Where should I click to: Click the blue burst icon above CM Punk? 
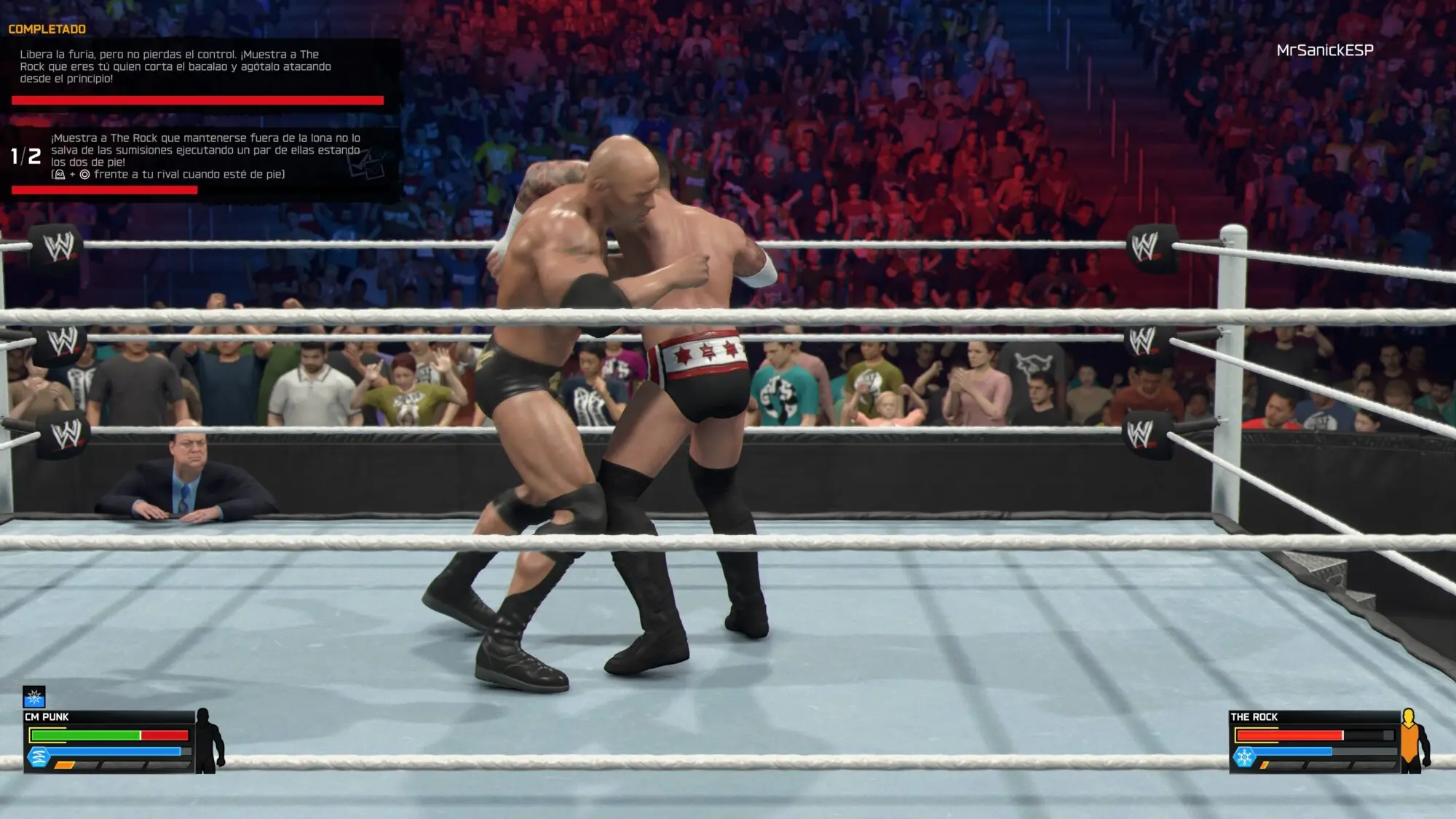pos(34,697)
